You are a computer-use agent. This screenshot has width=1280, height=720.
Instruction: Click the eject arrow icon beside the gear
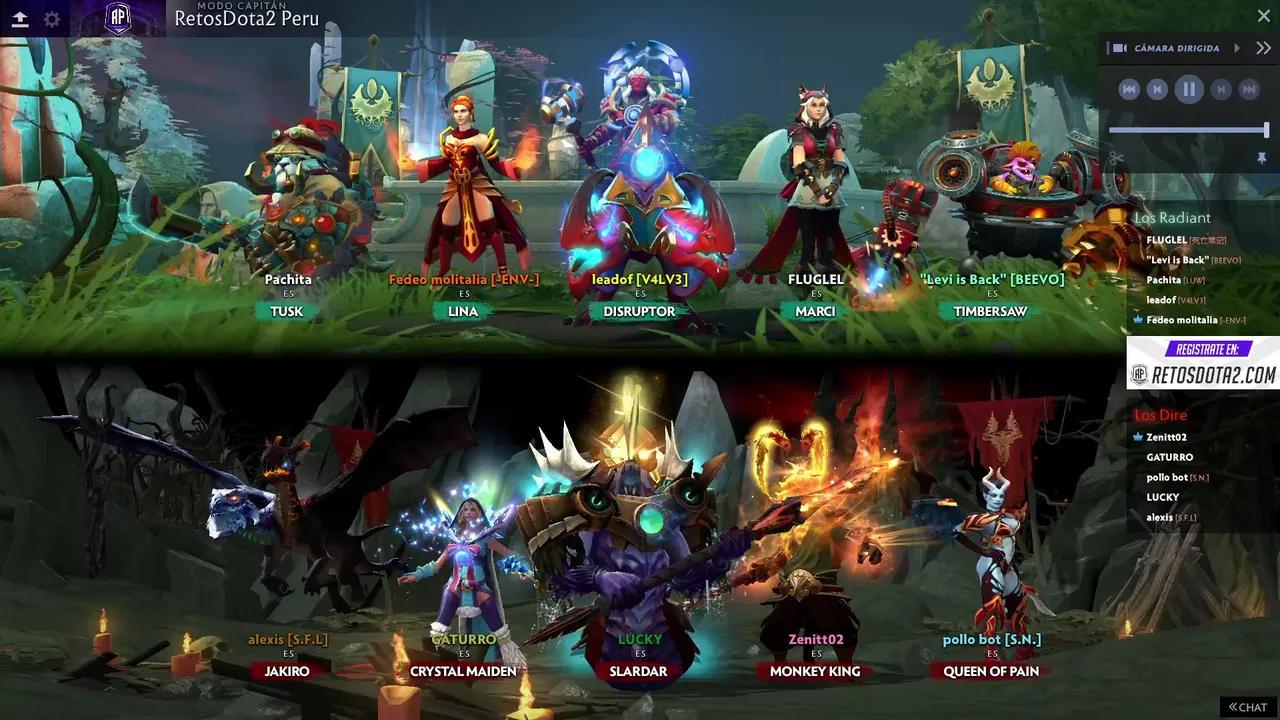pos(20,19)
